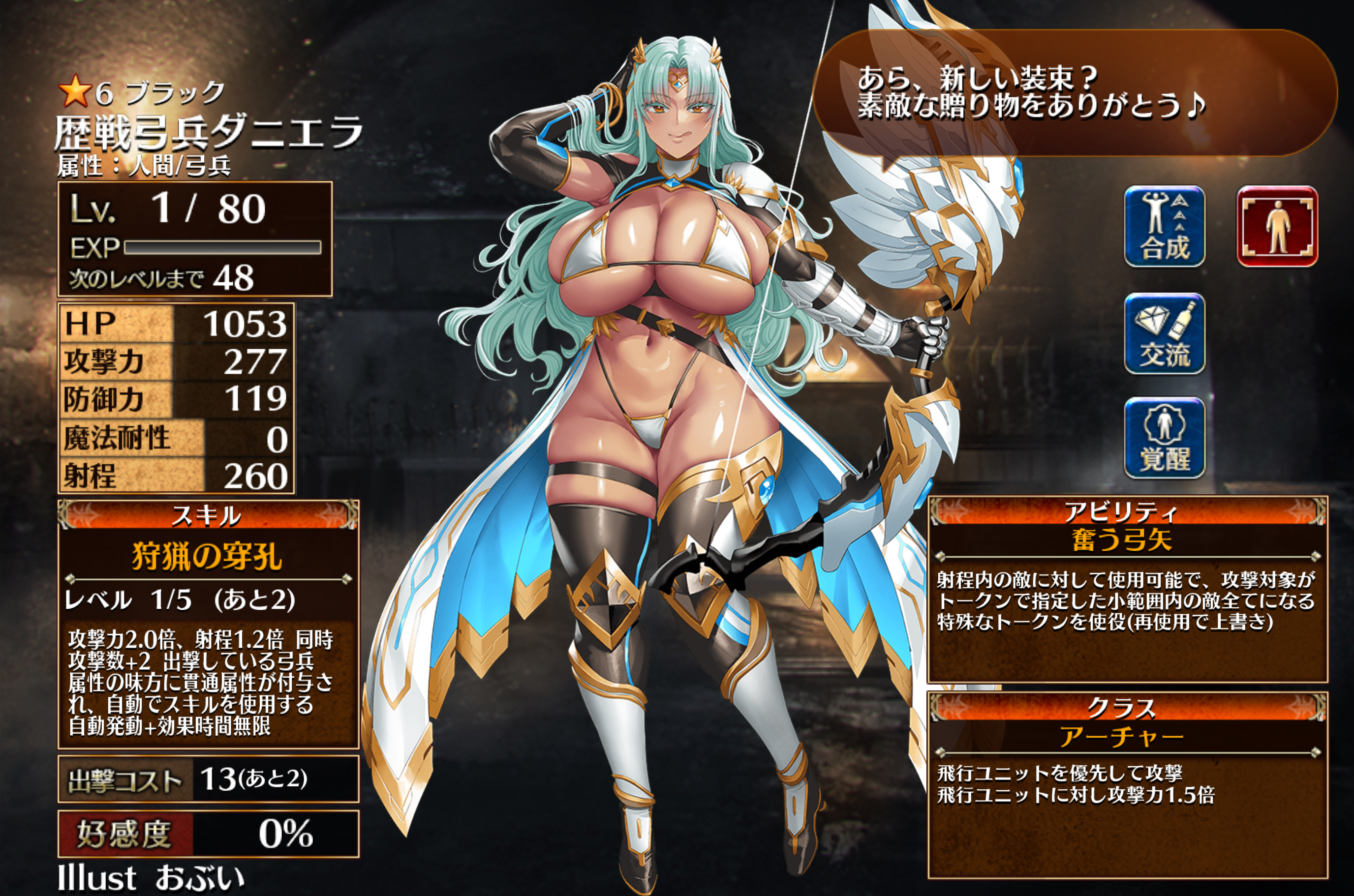Click the red full-body view button
Screen dimensions: 1354x896
point(1277,226)
